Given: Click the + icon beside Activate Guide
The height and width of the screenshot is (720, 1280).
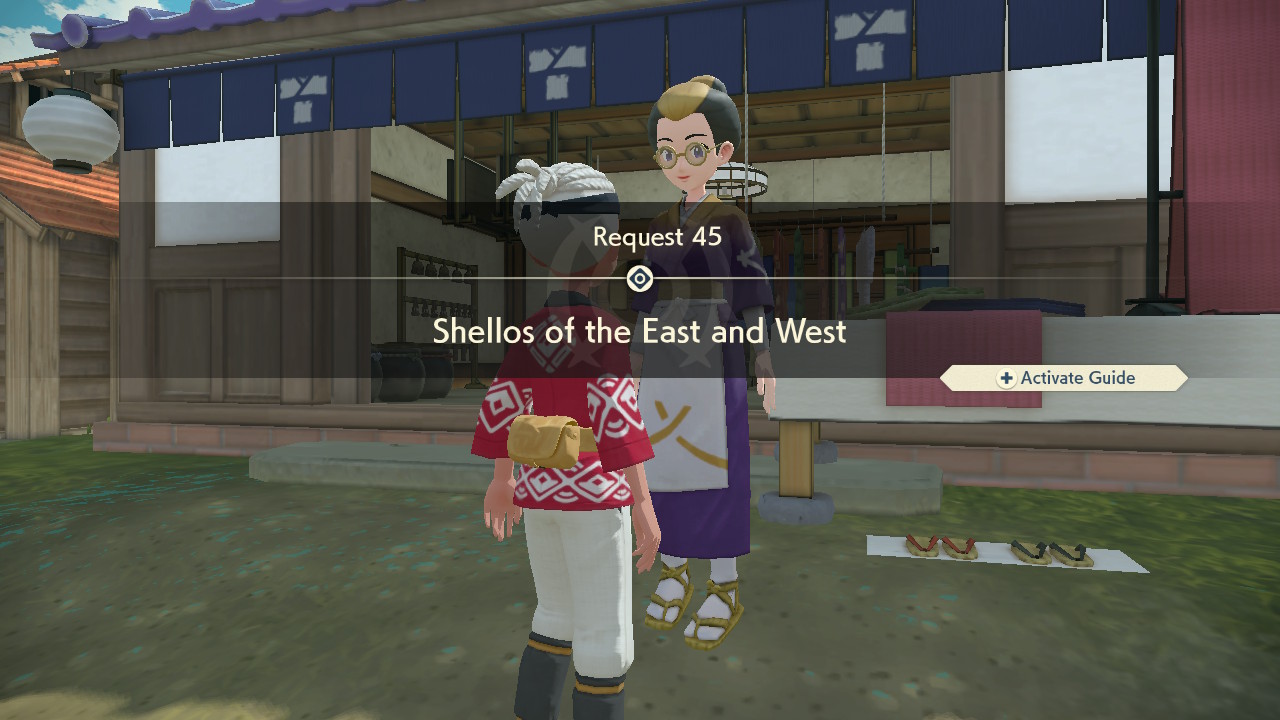Looking at the screenshot, I should [x=1005, y=378].
